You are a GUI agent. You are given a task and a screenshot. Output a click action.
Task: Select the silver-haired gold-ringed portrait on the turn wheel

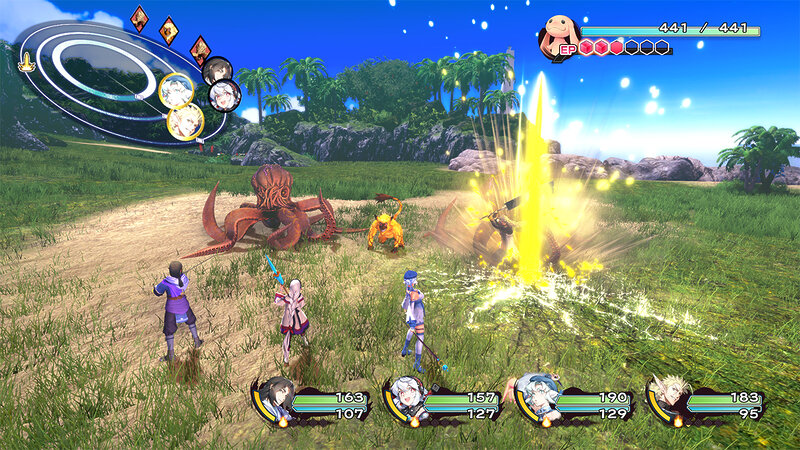coord(176,91)
